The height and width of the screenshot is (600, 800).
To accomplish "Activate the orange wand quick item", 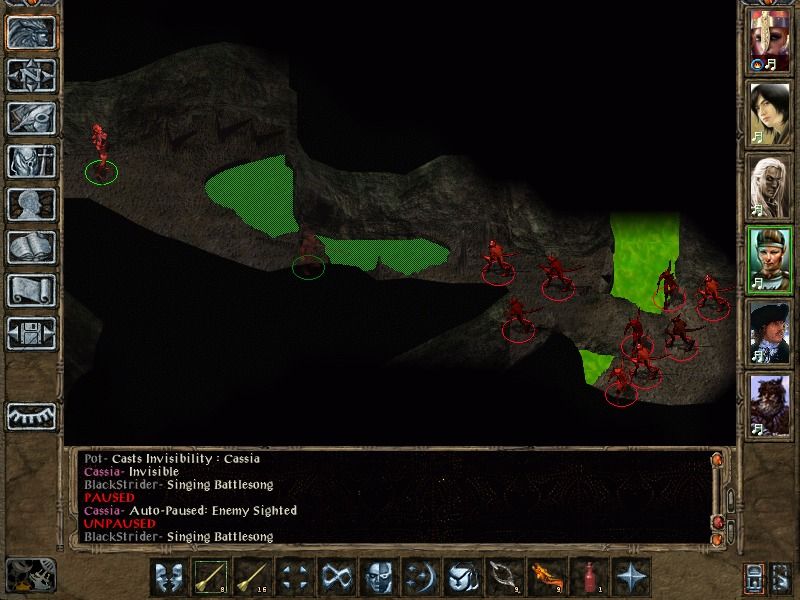I will pos(547,577).
